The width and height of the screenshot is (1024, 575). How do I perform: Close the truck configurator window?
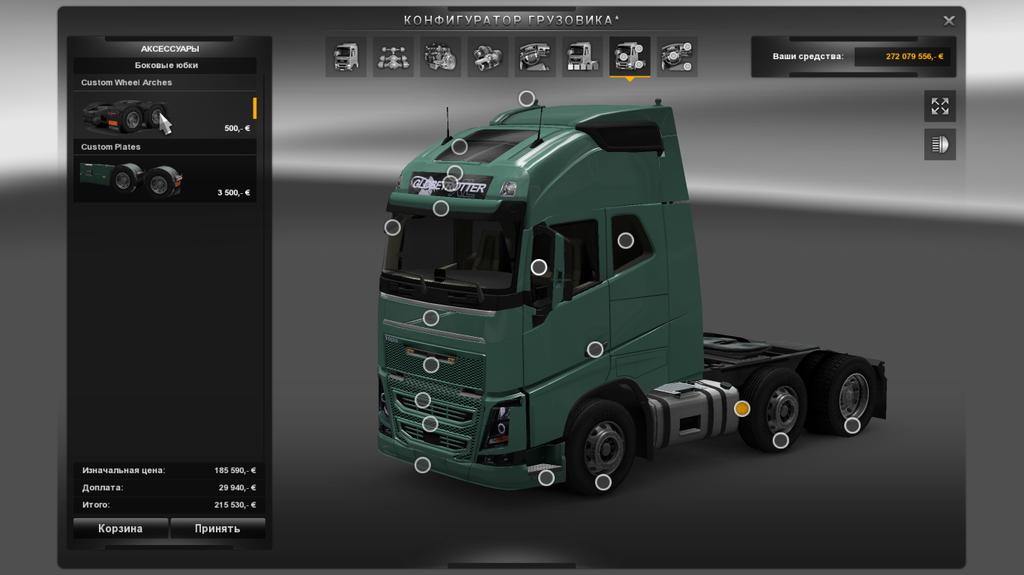coord(949,20)
